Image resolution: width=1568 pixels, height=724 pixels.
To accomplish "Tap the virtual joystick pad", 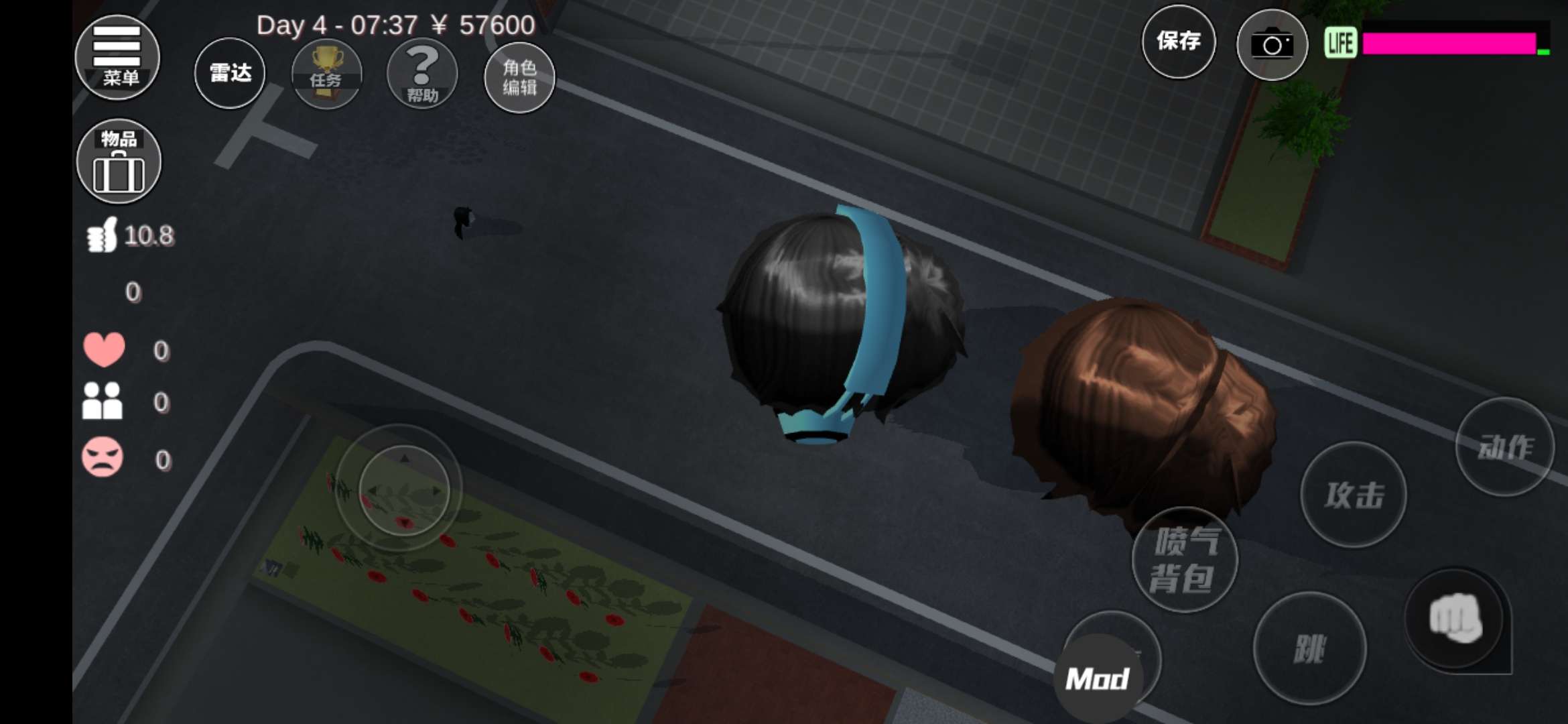I will point(403,490).
